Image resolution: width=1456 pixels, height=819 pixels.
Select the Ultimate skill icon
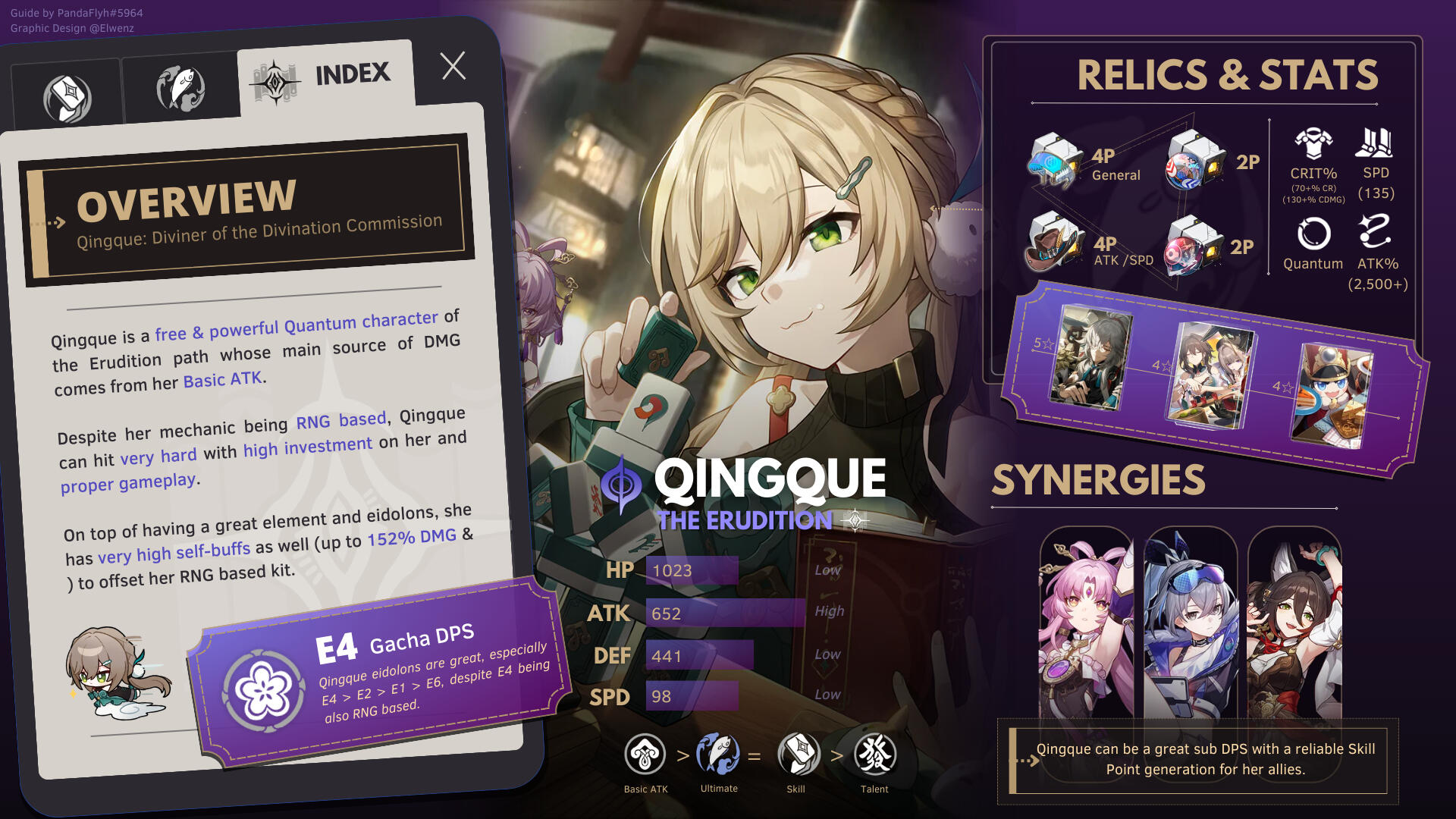717,753
